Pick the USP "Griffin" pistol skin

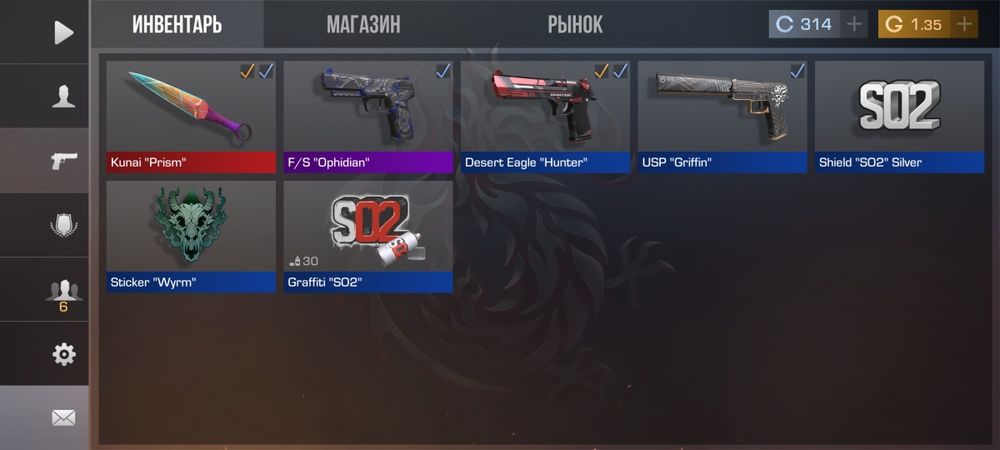[722, 116]
